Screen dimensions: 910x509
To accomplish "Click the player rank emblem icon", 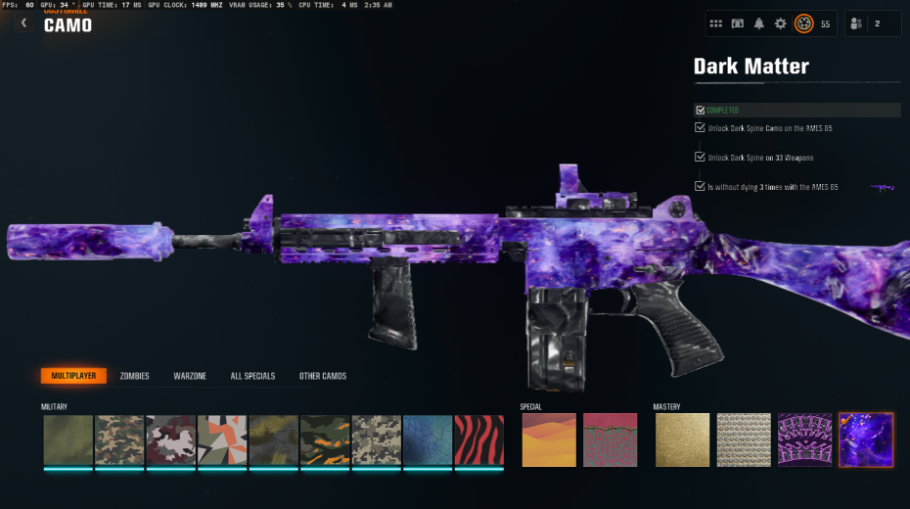I will [803, 23].
